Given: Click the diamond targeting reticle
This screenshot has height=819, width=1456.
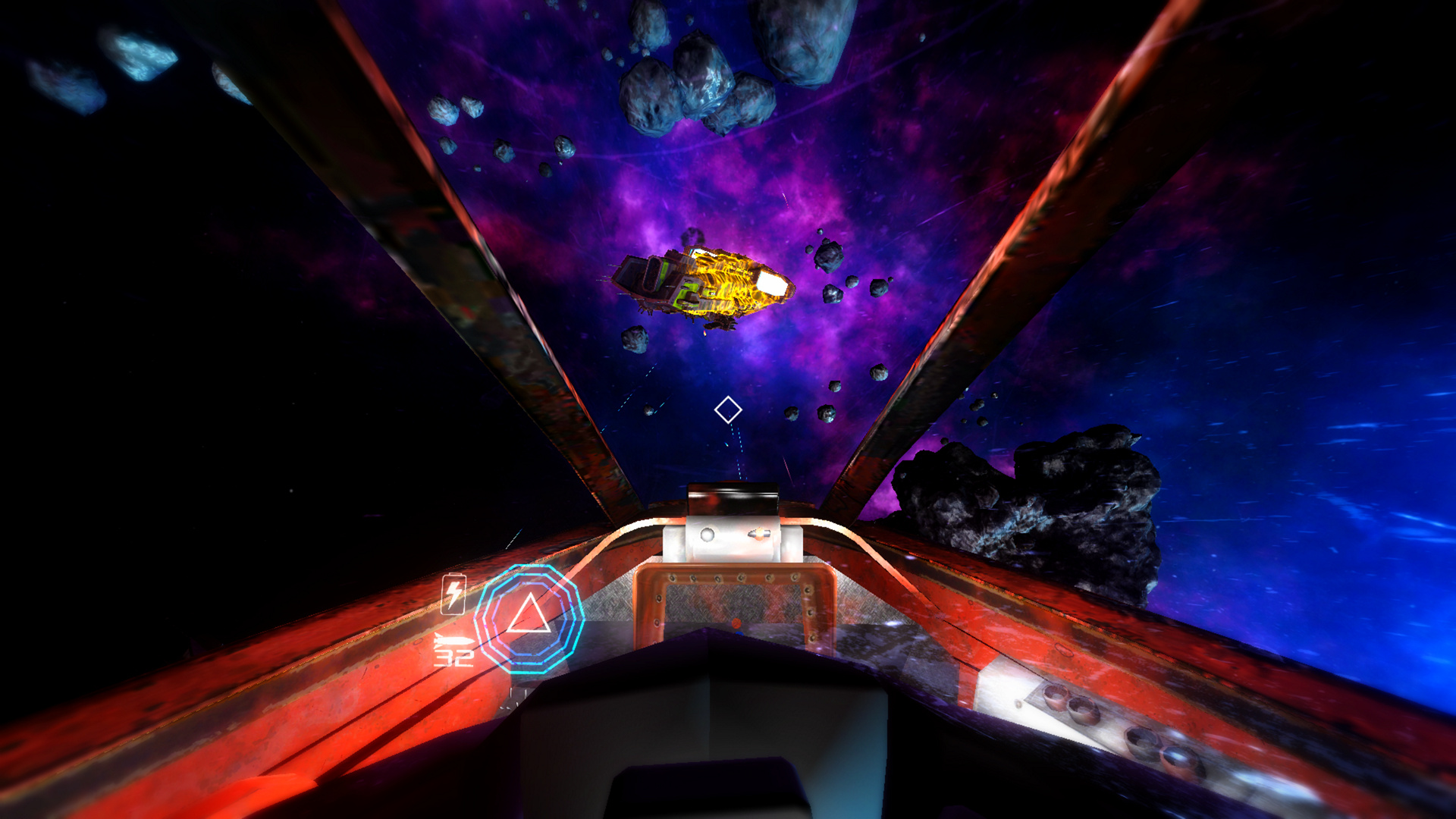Looking at the screenshot, I should tap(728, 410).
